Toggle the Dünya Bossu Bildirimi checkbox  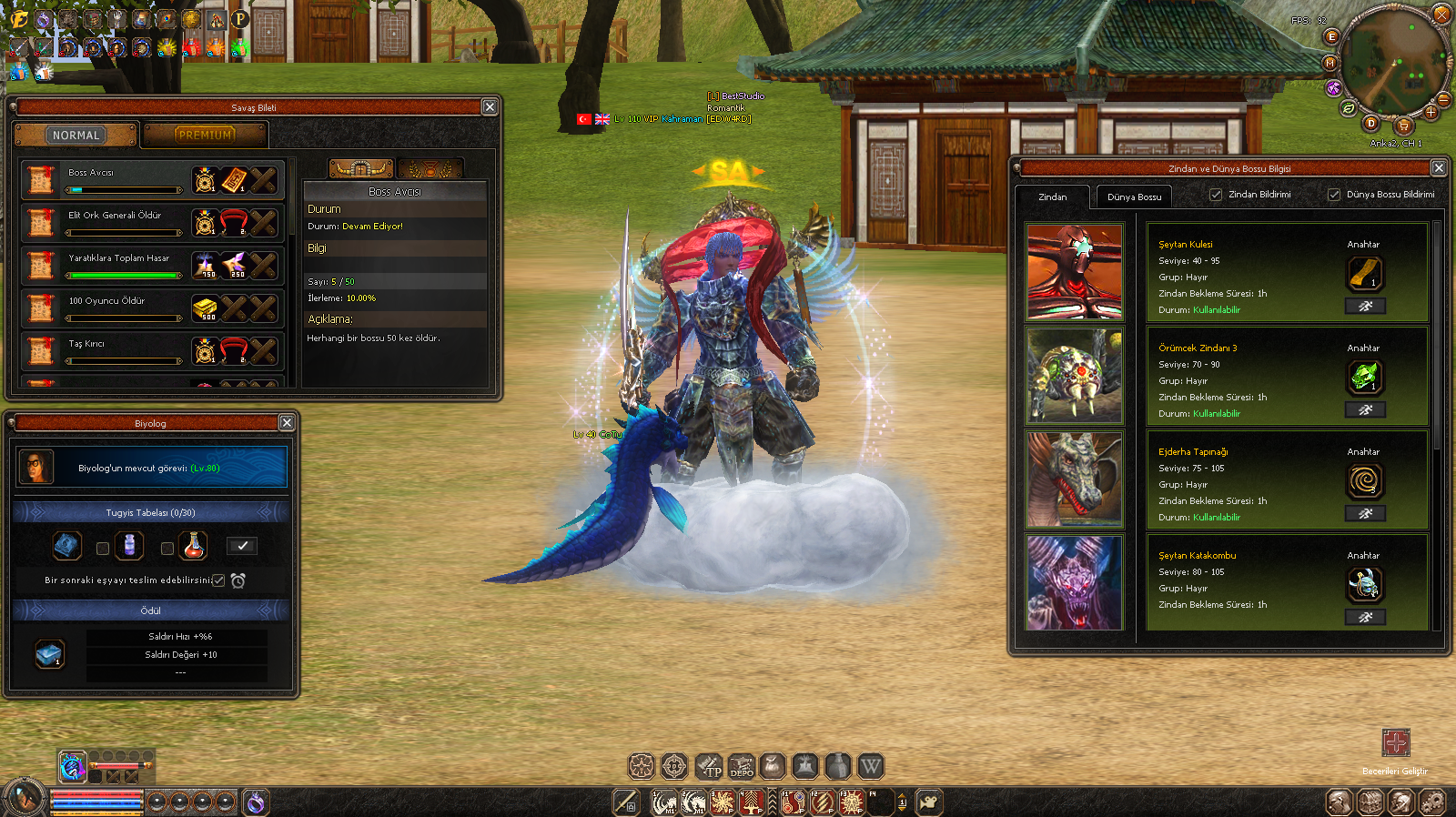(1334, 195)
